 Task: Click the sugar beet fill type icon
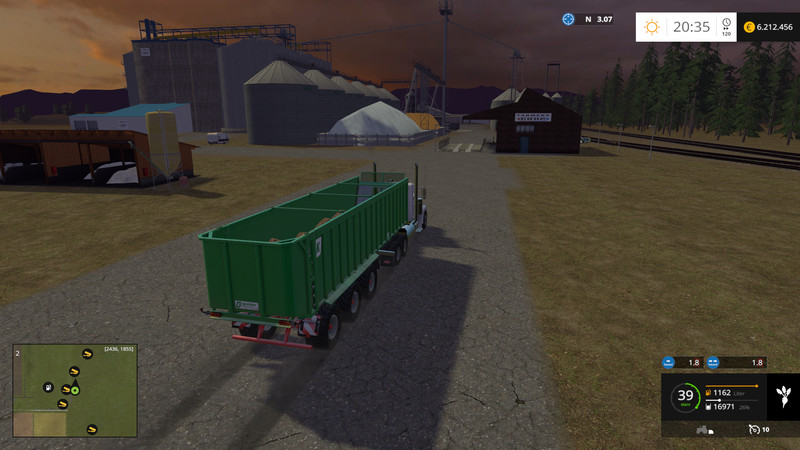tap(782, 395)
